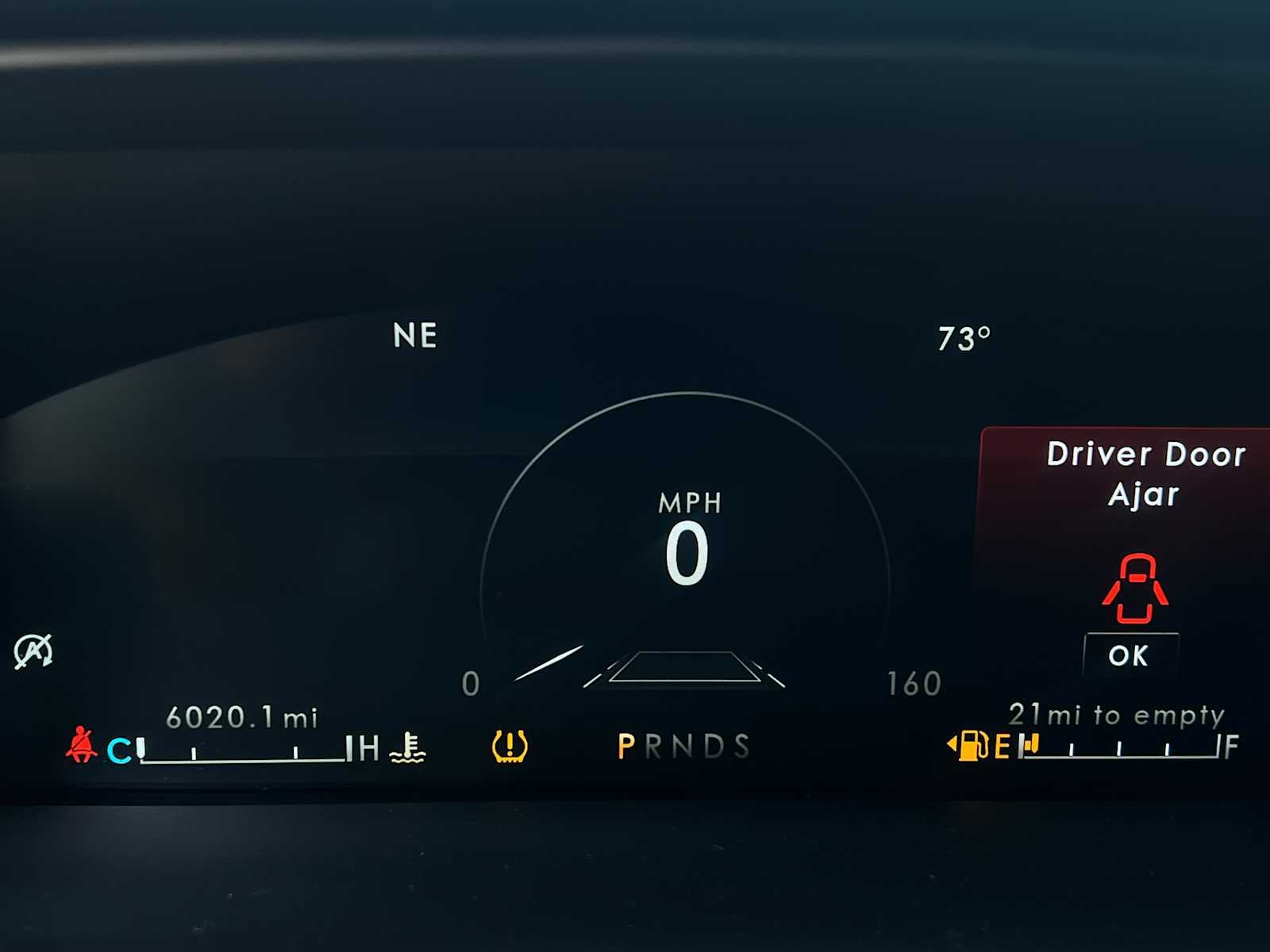Select the red open-door car icon
This screenshot has height=952, width=1270.
tap(1135, 588)
